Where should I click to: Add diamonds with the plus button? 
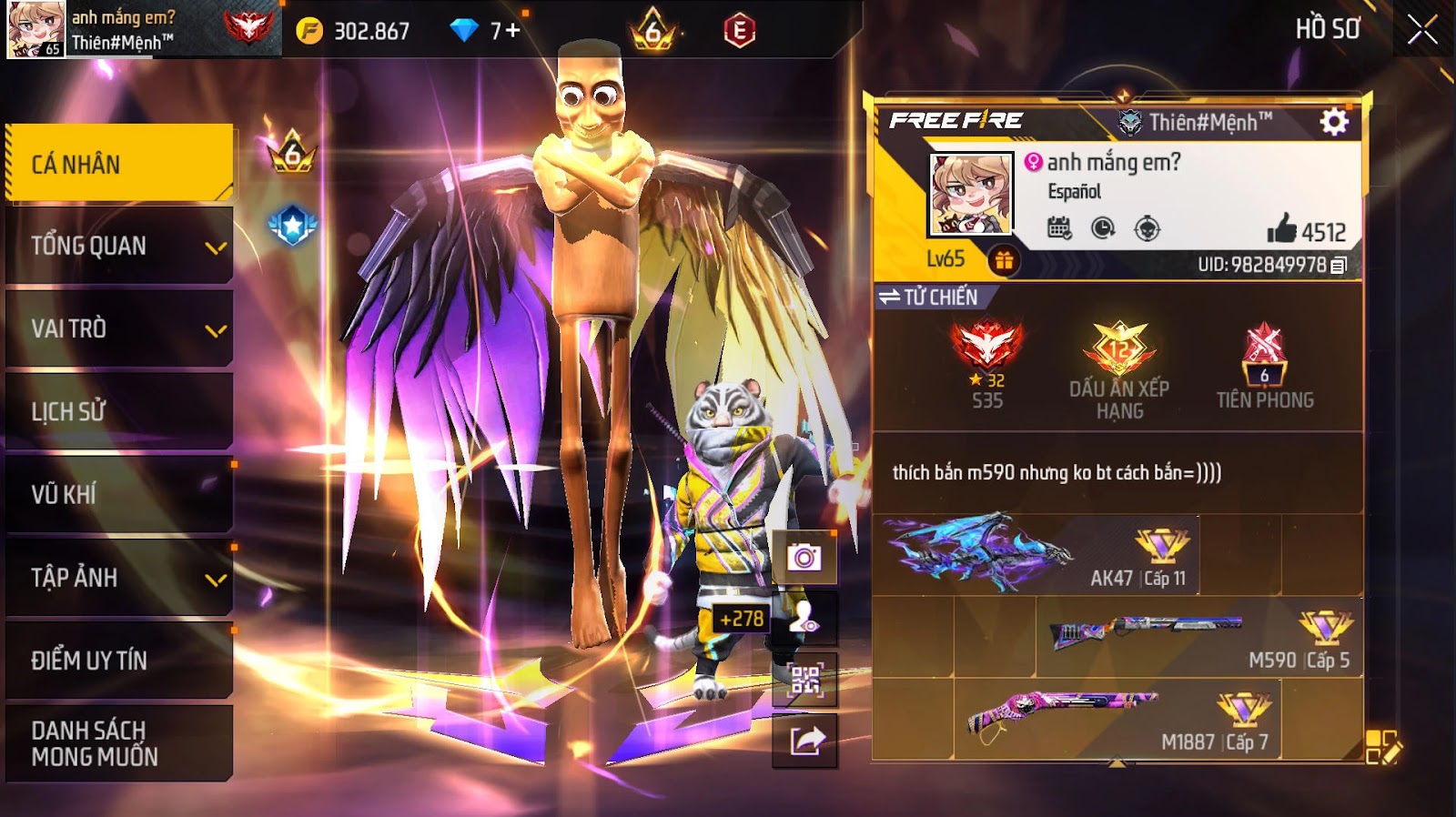tap(513, 31)
